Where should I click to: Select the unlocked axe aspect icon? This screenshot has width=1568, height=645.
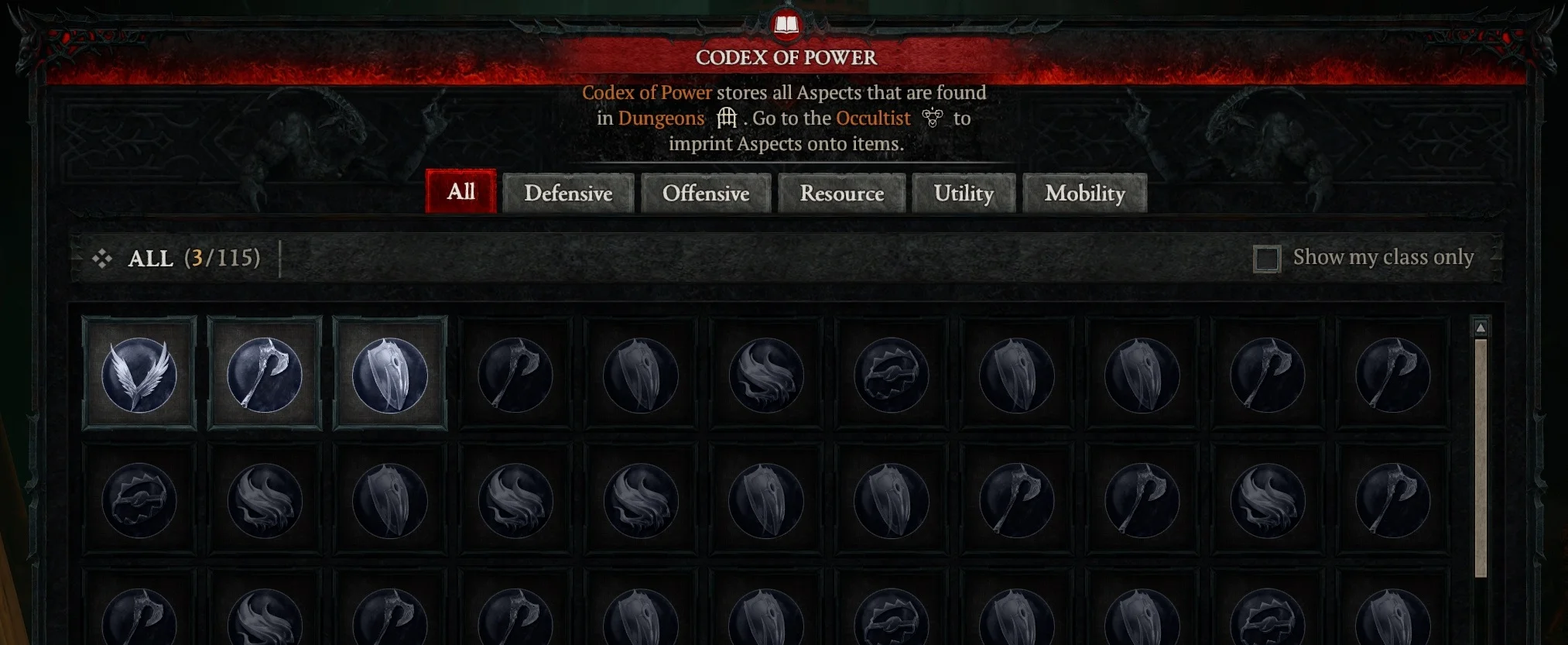click(x=263, y=376)
